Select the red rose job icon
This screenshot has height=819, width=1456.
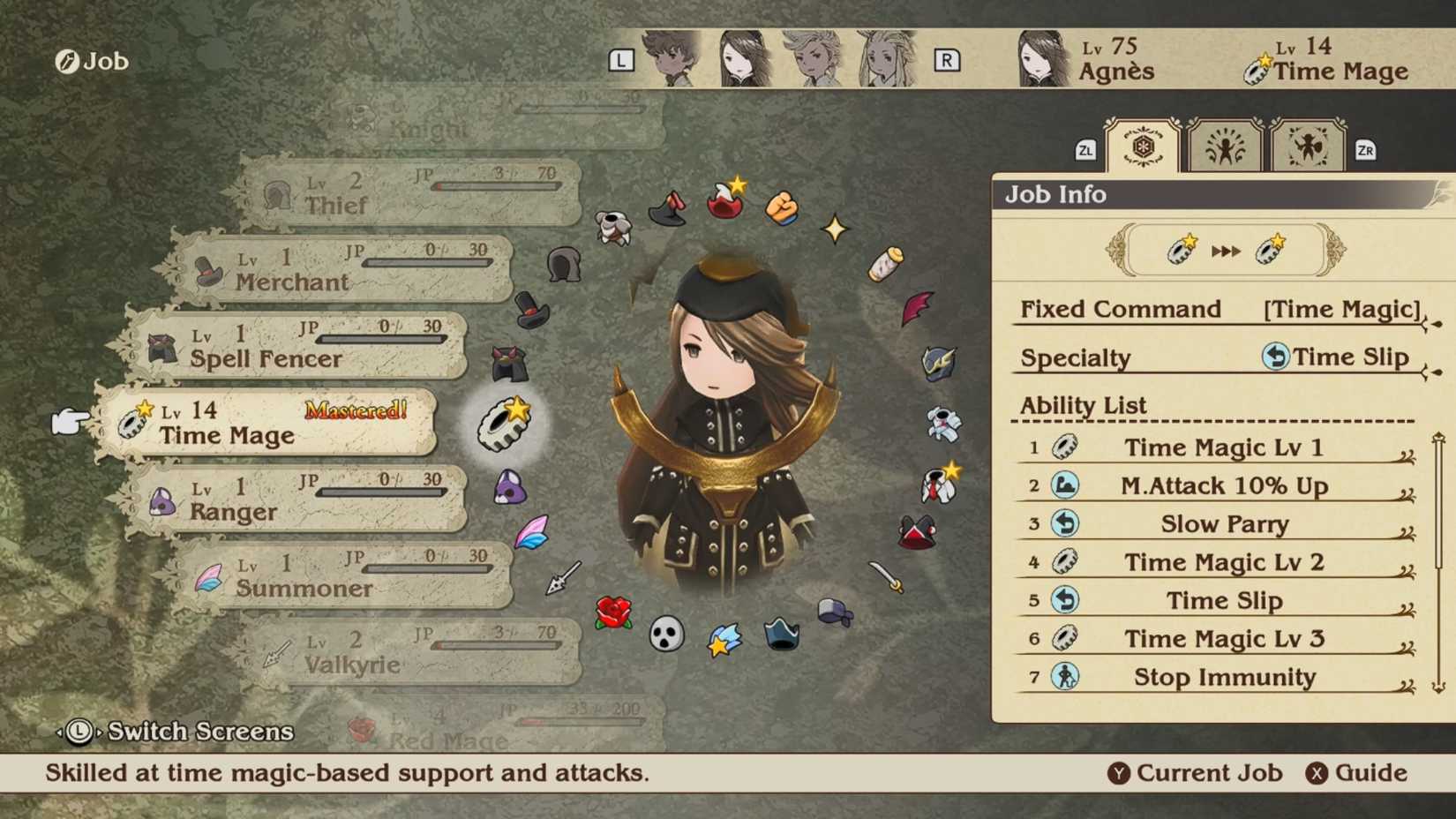coord(613,612)
